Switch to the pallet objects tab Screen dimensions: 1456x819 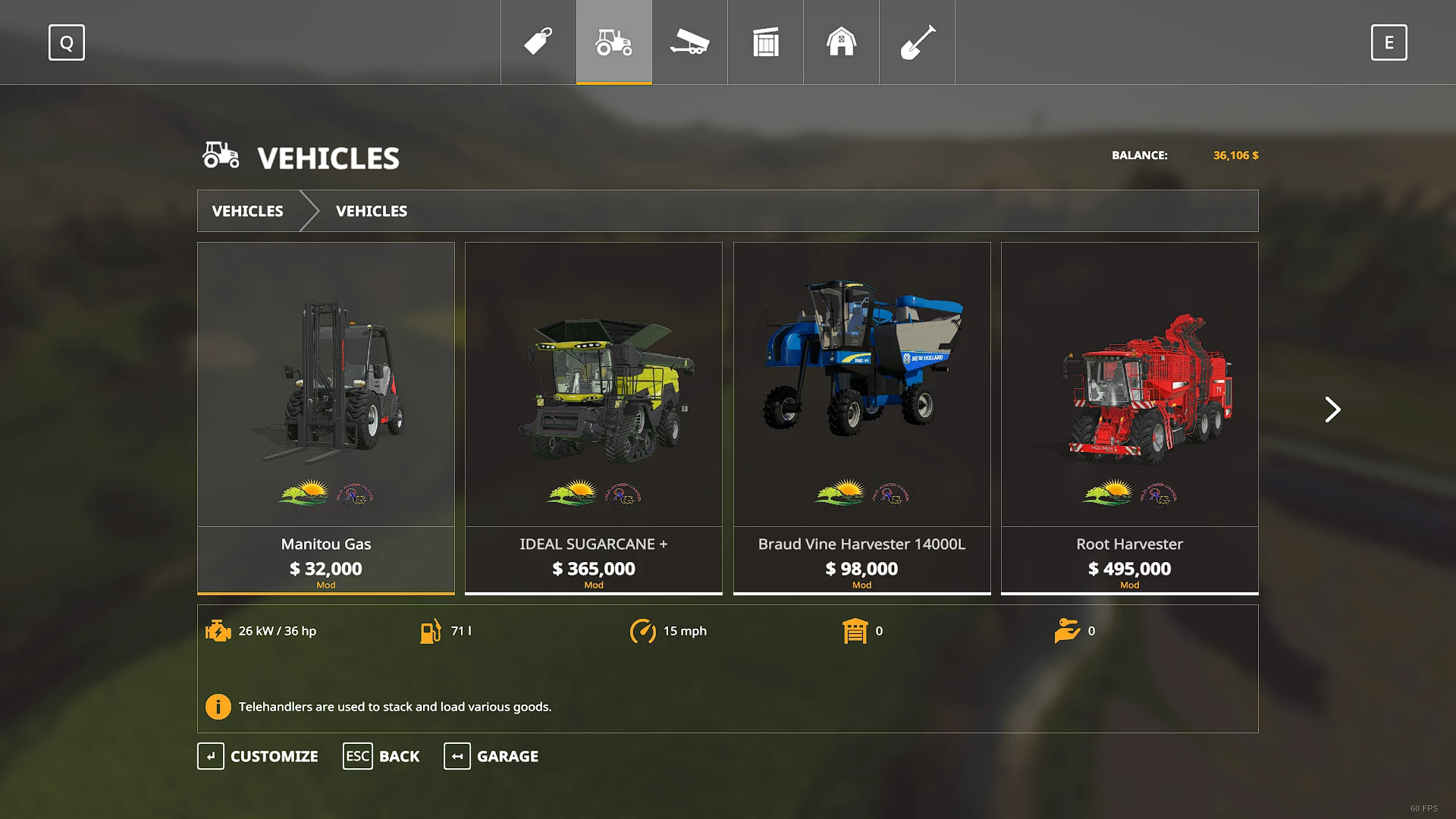coord(766,42)
